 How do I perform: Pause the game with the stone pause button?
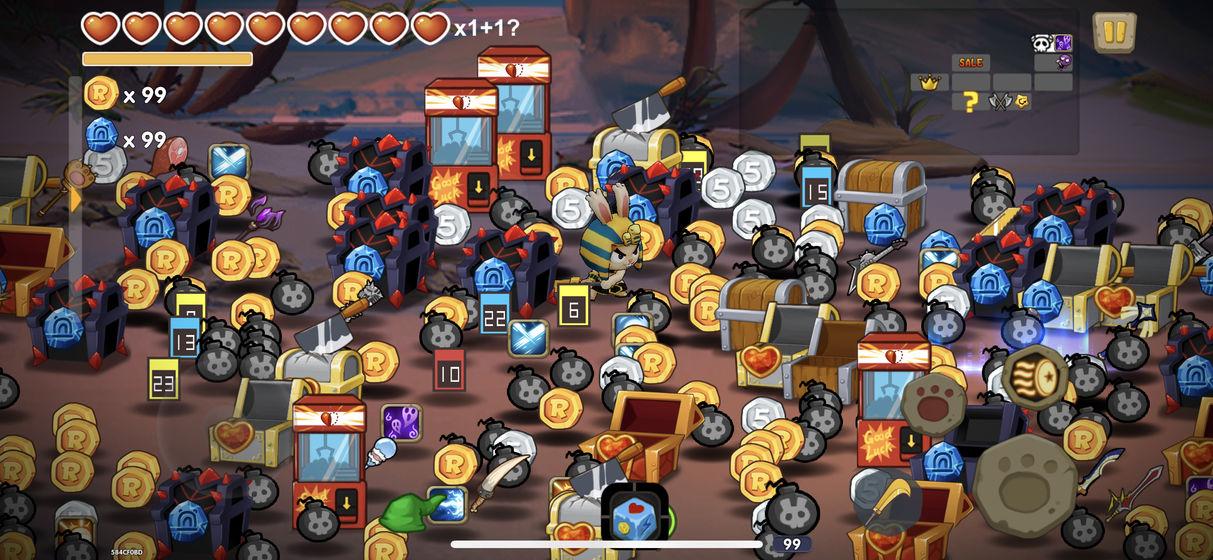[x=1114, y=32]
